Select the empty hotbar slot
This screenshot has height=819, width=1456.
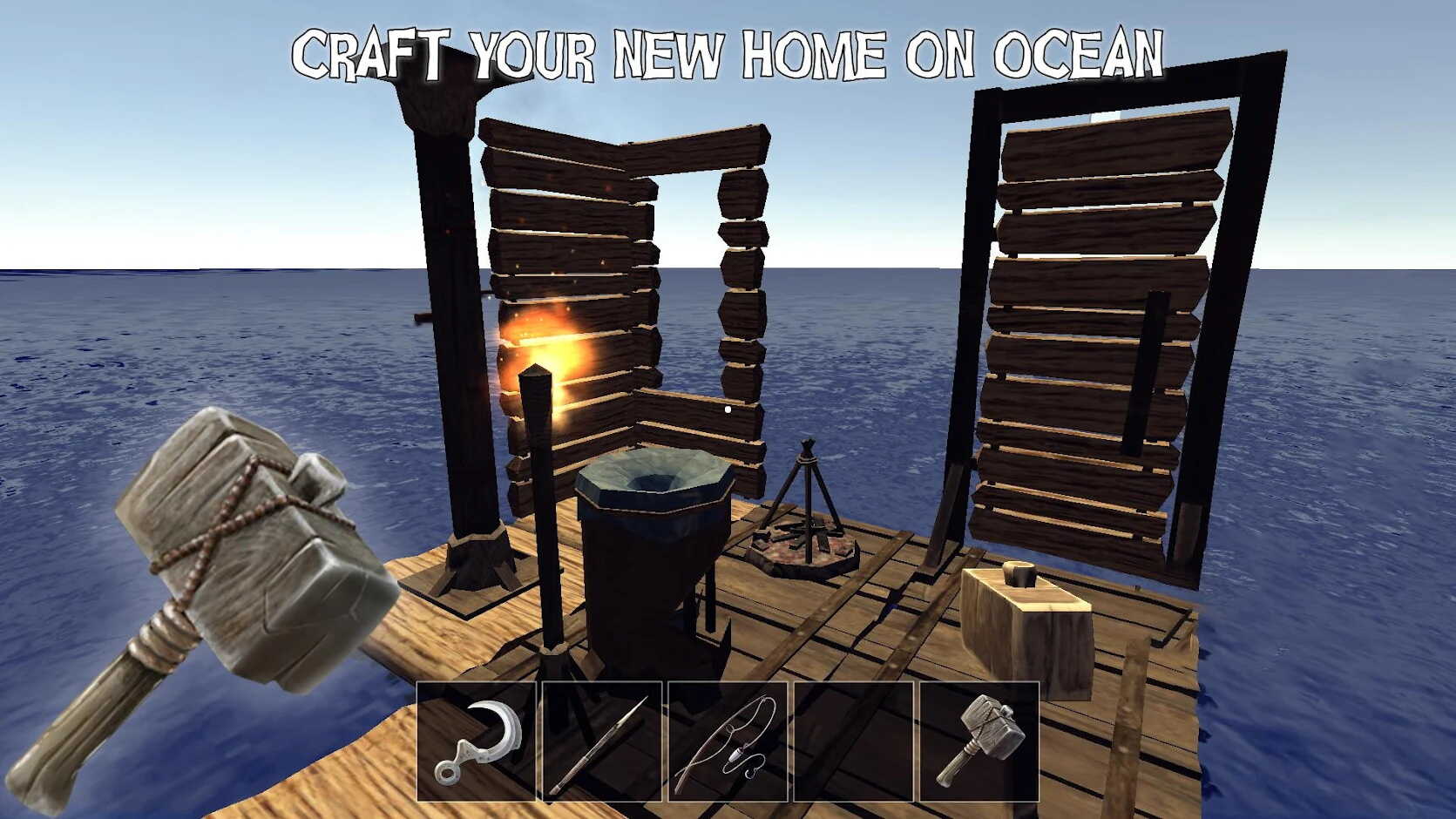pyautogui.click(x=853, y=741)
